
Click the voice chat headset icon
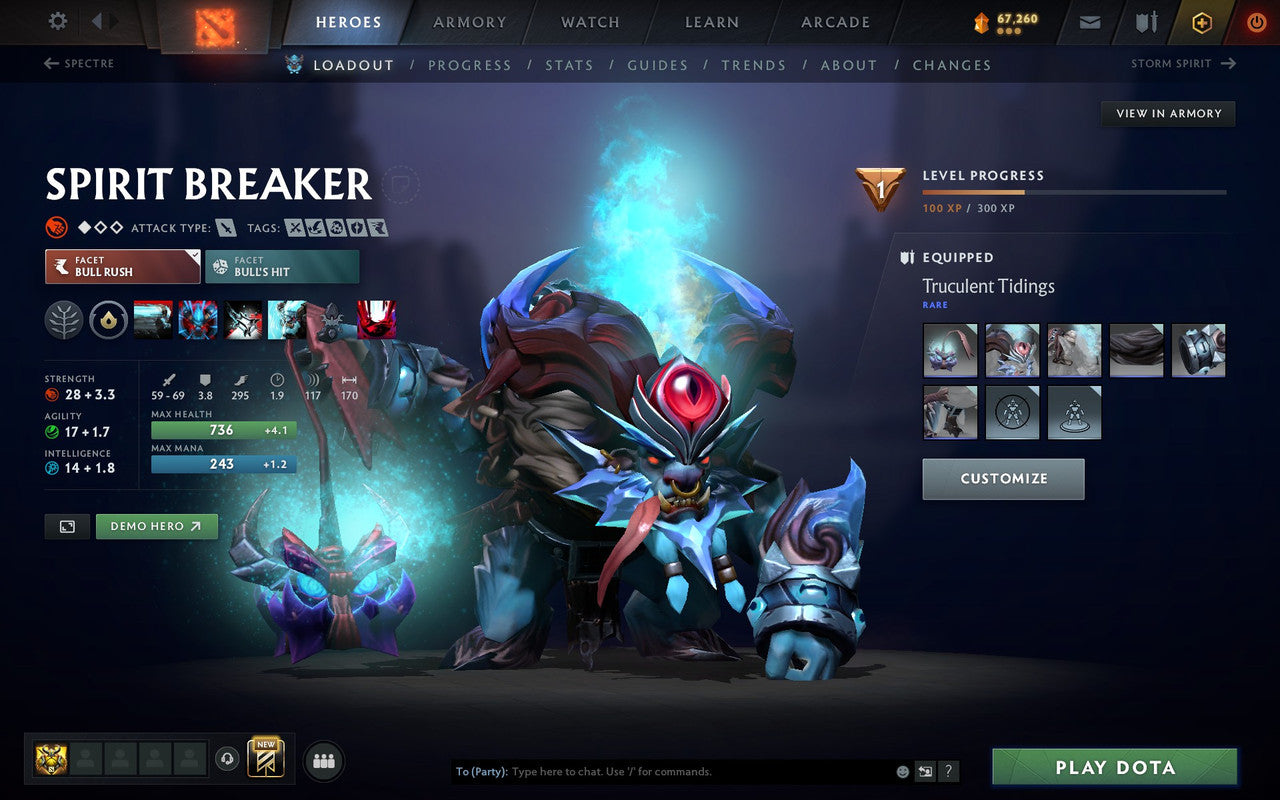pyautogui.click(x=229, y=760)
